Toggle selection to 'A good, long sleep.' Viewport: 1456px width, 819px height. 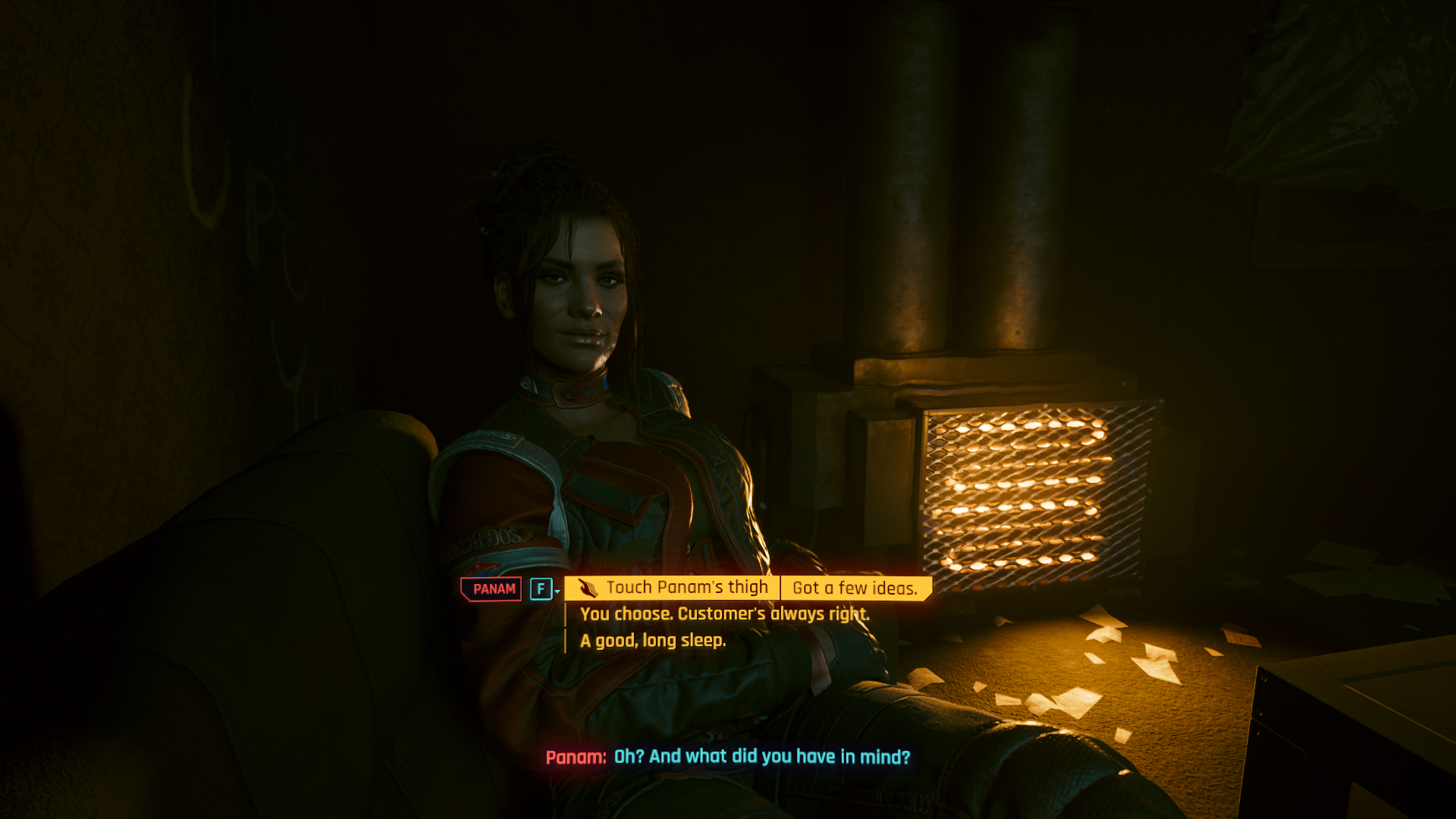tap(652, 641)
